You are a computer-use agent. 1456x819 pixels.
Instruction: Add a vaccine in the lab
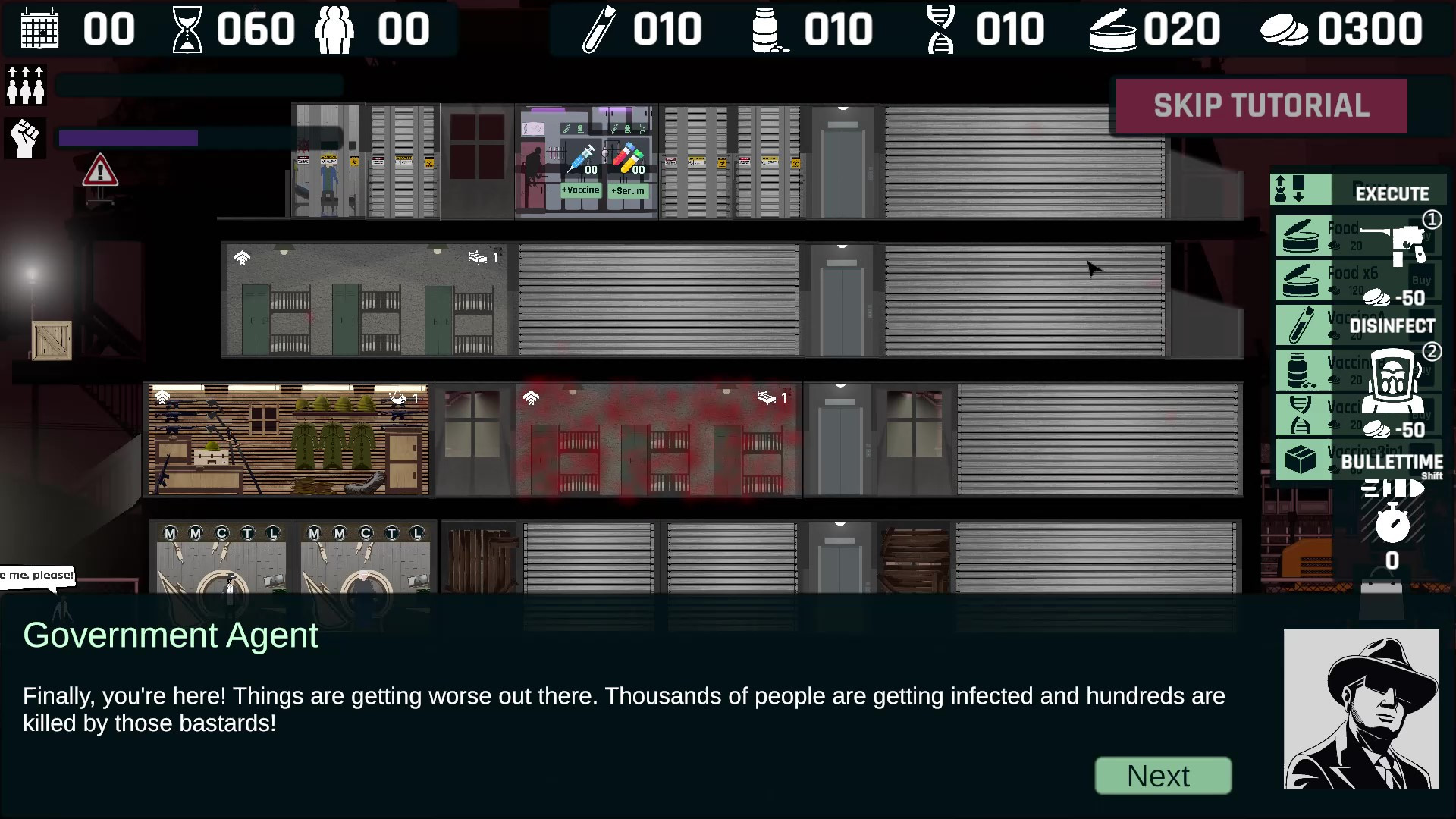click(x=581, y=190)
